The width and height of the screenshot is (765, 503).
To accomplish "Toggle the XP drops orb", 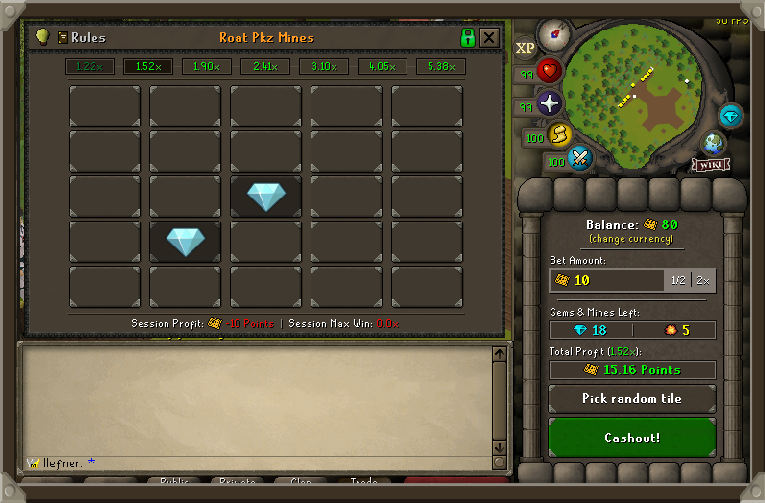I will click(525, 48).
